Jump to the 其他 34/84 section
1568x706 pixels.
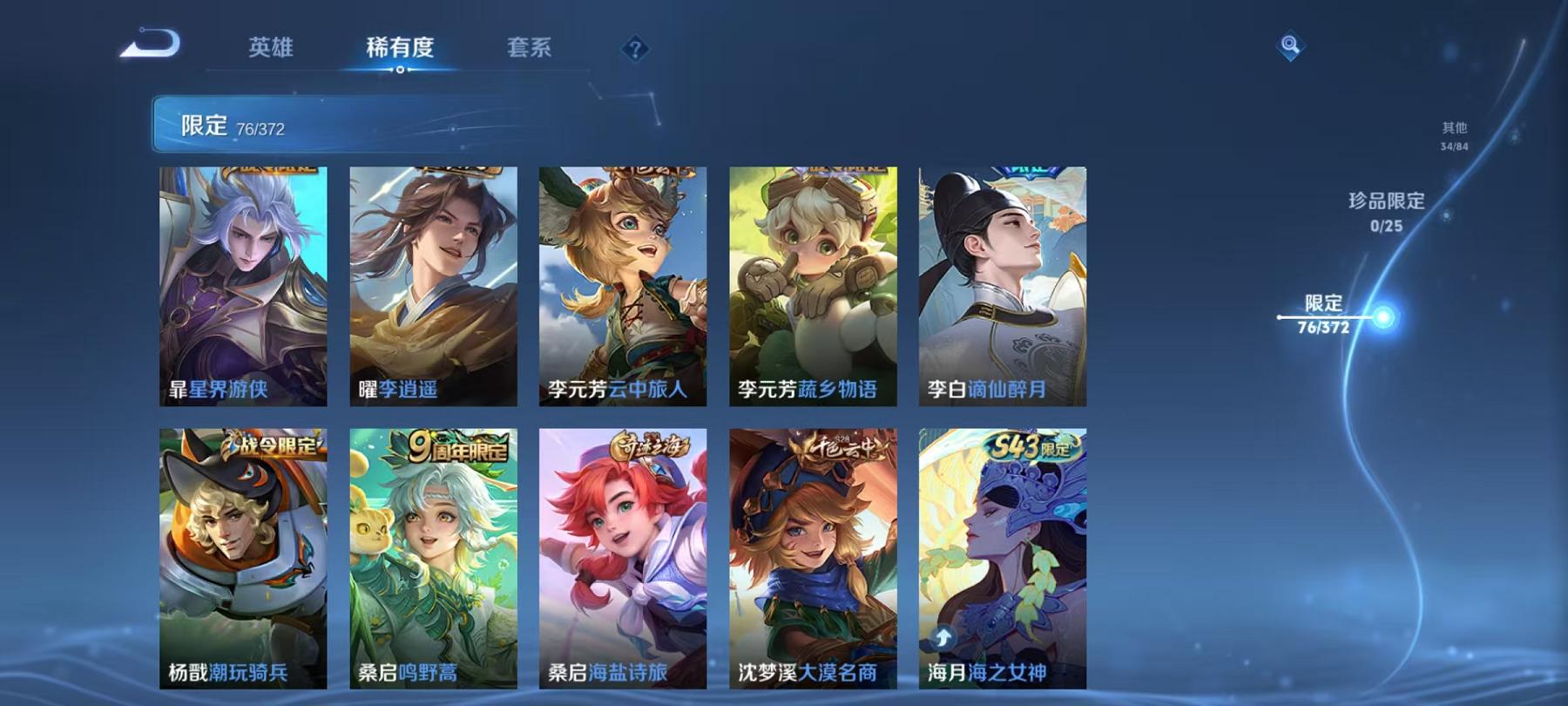tap(1453, 135)
